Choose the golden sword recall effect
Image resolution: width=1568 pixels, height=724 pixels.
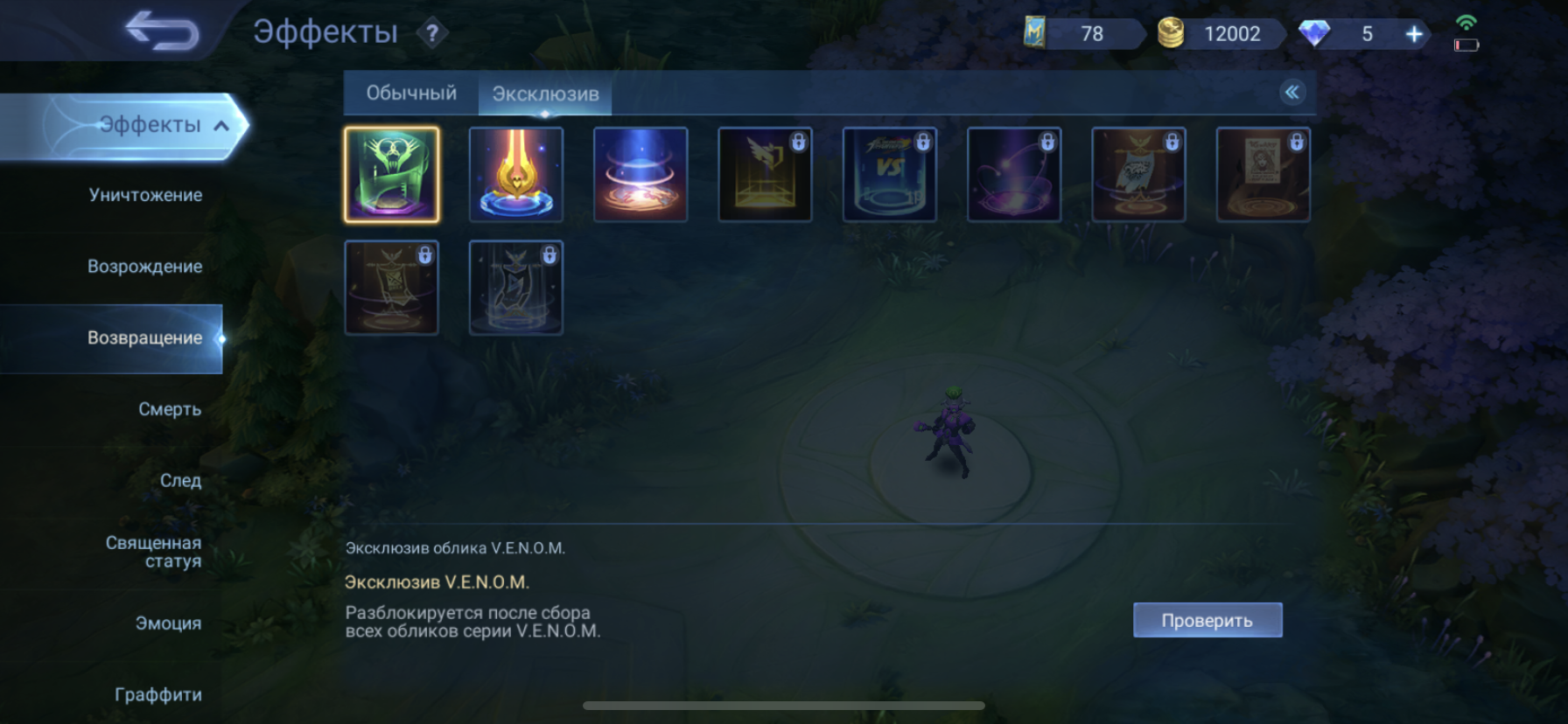coord(516,174)
